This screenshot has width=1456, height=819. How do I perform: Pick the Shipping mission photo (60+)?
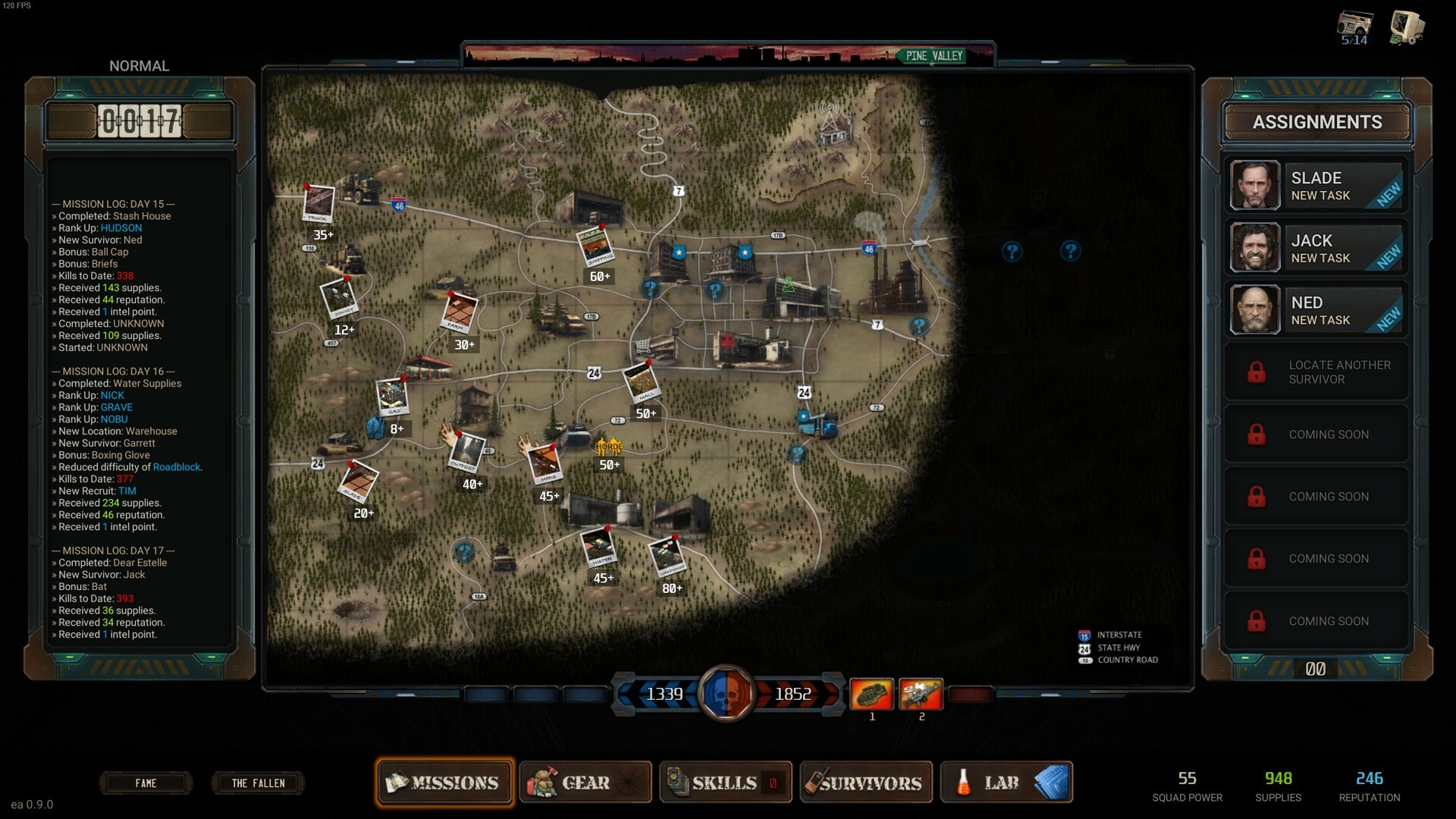point(596,247)
